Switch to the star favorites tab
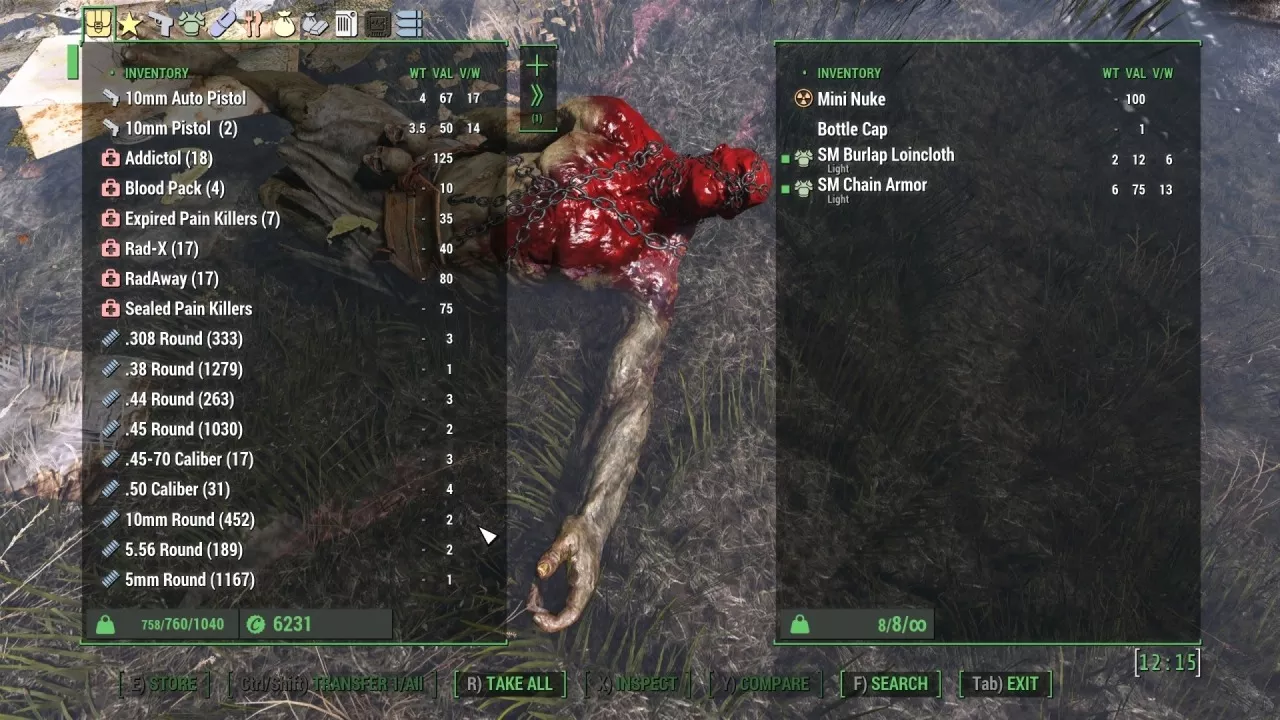The height and width of the screenshot is (720, 1280). tap(129, 25)
